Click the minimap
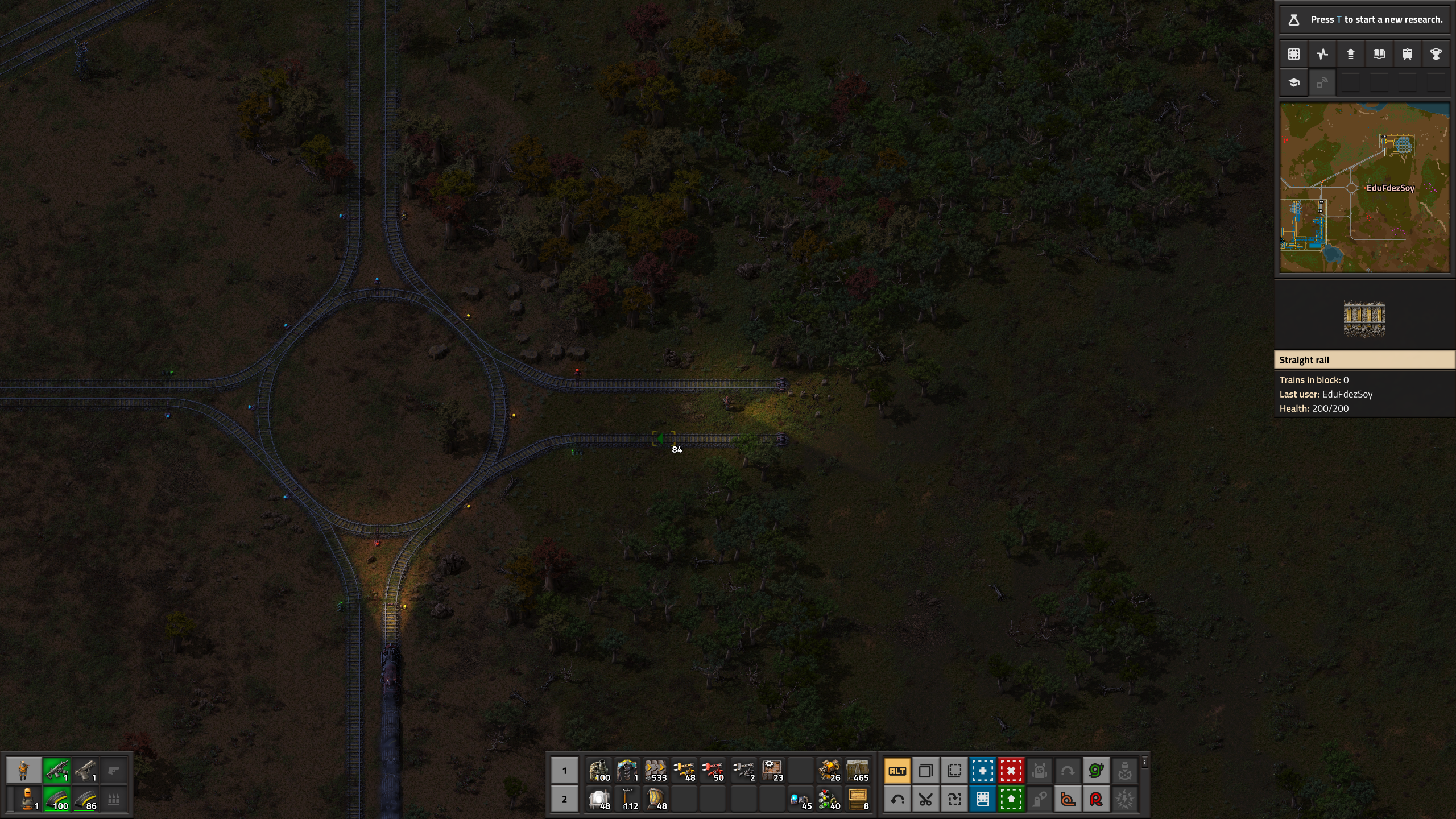The width and height of the screenshot is (1456, 819). click(x=1364, y=188)
